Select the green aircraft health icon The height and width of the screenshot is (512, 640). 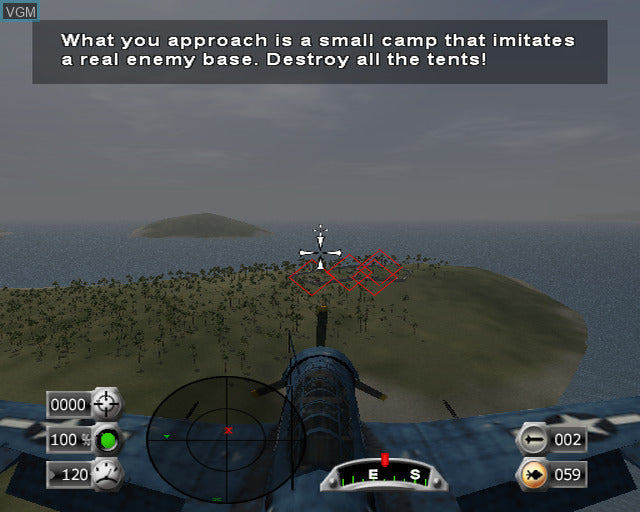(106, 439)
